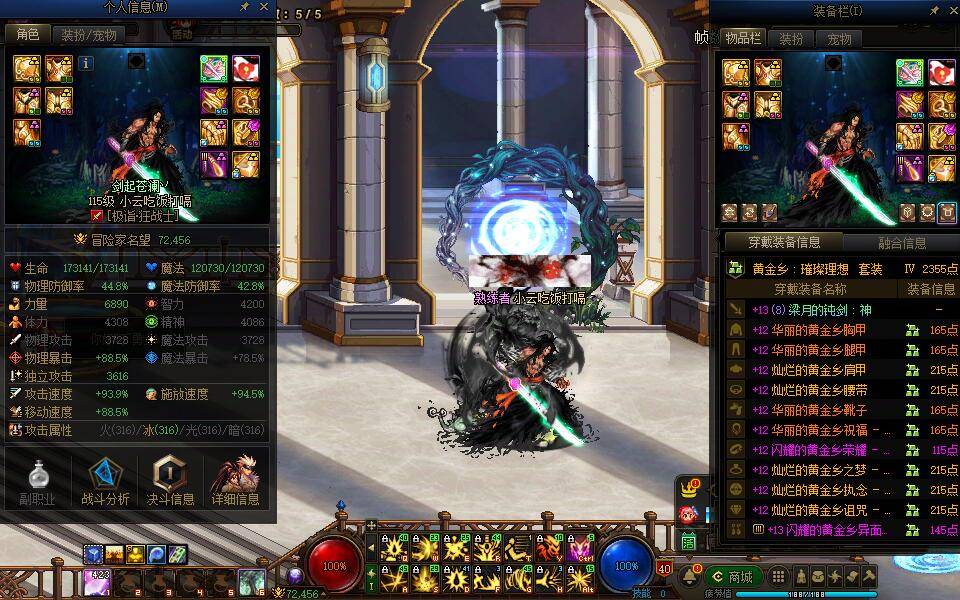Select the red-and-white flower equipment slot in 装备栏
The image size is (960, 600).
point(943,72)
